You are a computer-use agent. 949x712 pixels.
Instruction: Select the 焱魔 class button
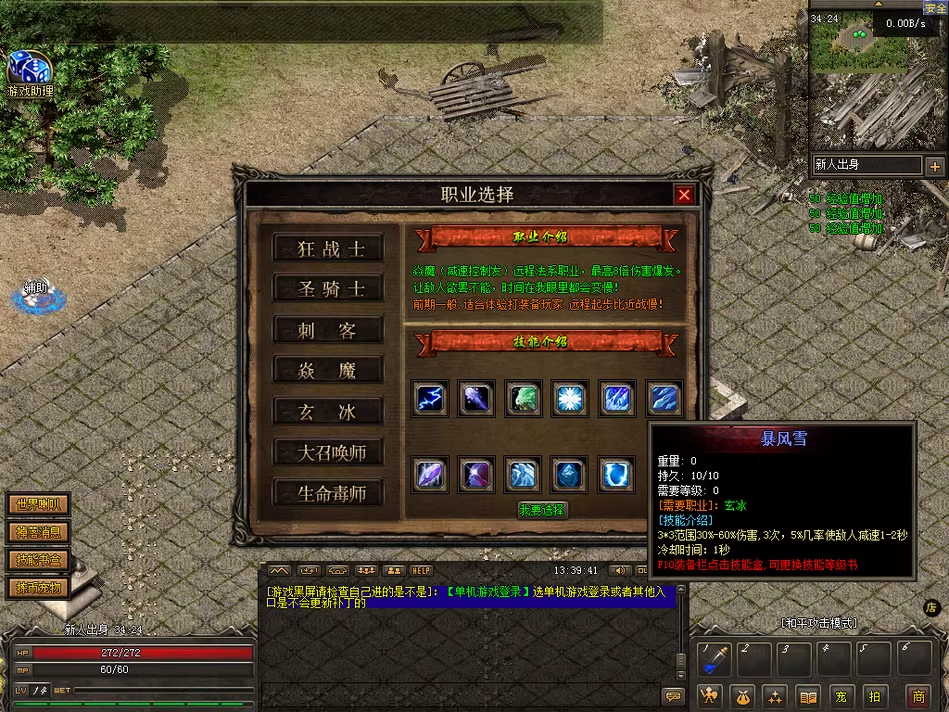tap(329, 371)
